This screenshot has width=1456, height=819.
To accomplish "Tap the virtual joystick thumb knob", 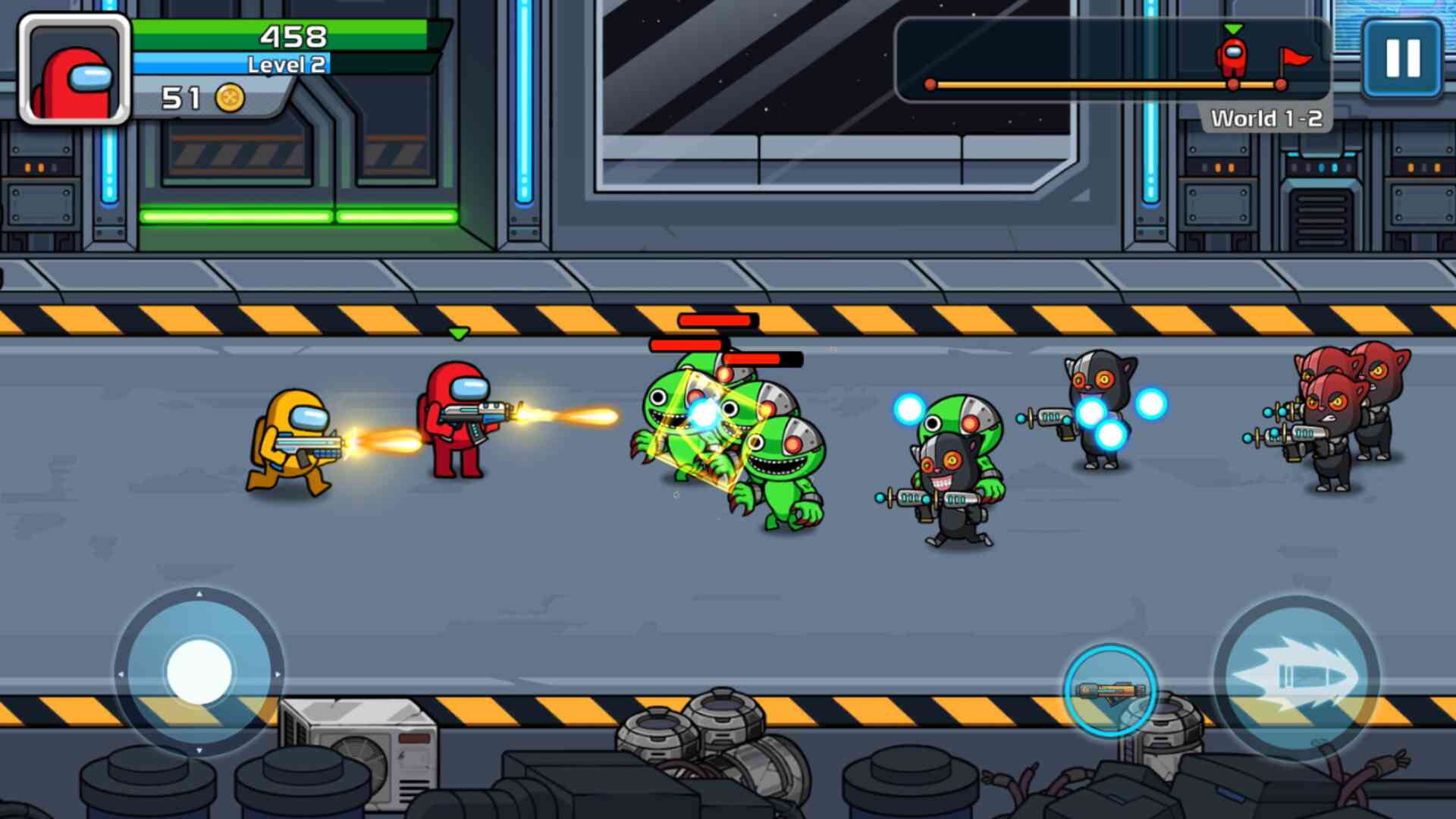I will pyautogui.click(x=199, y=672).
